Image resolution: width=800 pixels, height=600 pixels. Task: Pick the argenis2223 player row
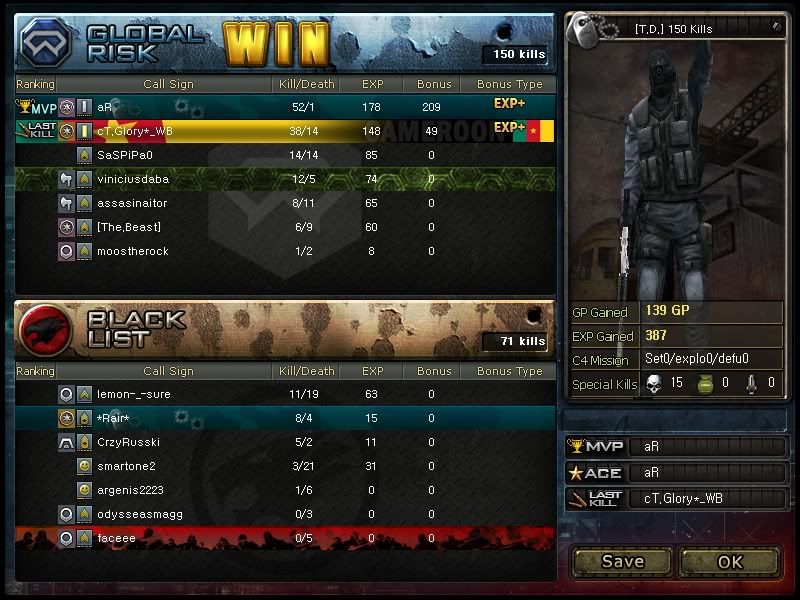(x=130, y=490)
